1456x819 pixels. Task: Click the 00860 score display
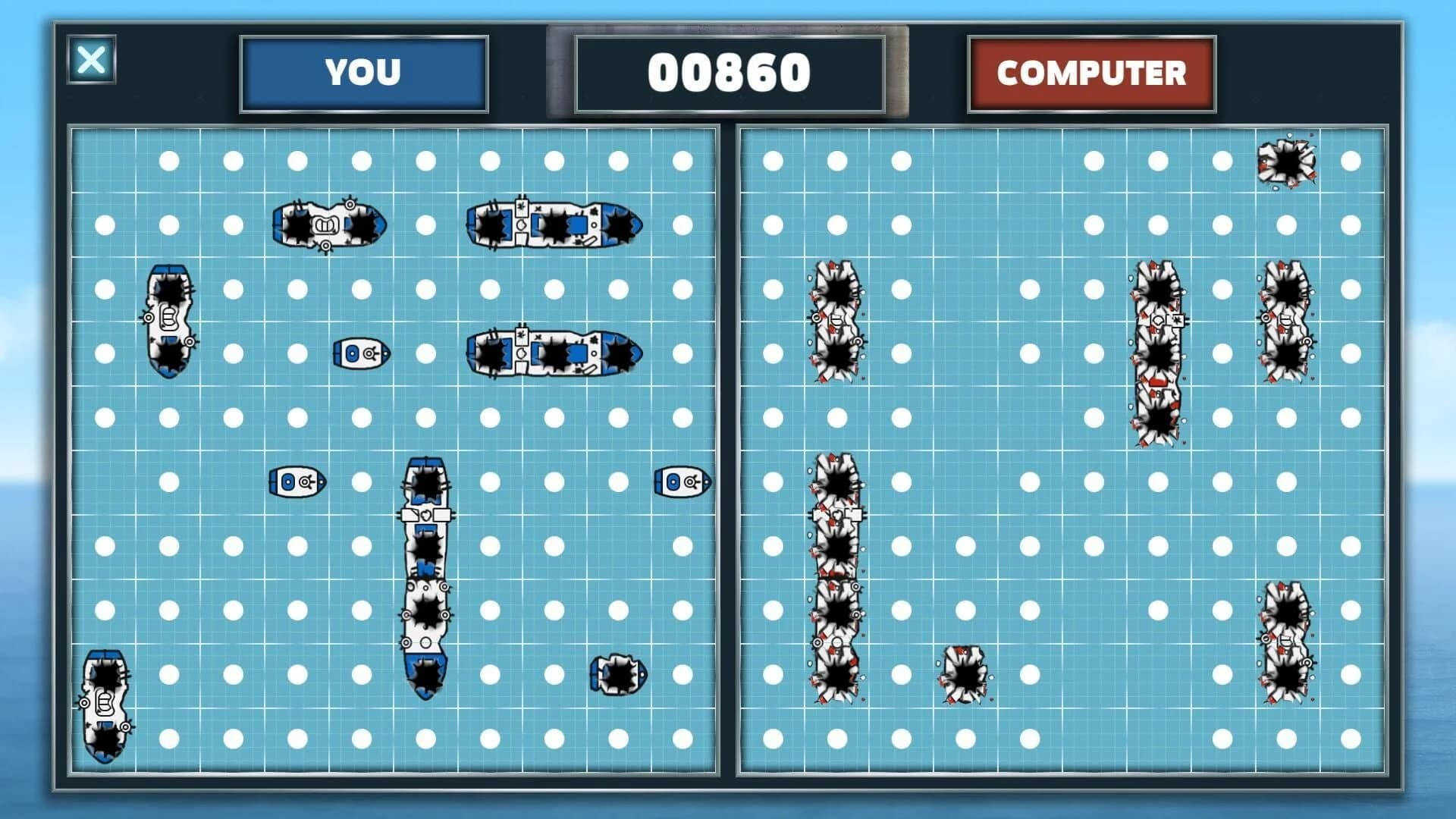730,72
